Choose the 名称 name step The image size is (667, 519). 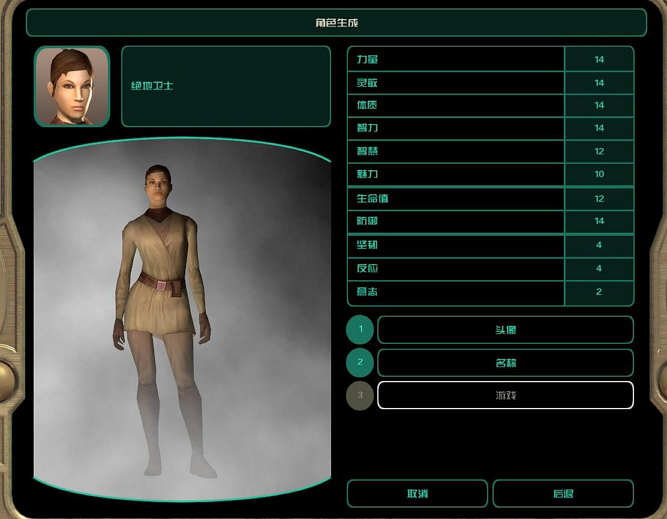[505, 363]
